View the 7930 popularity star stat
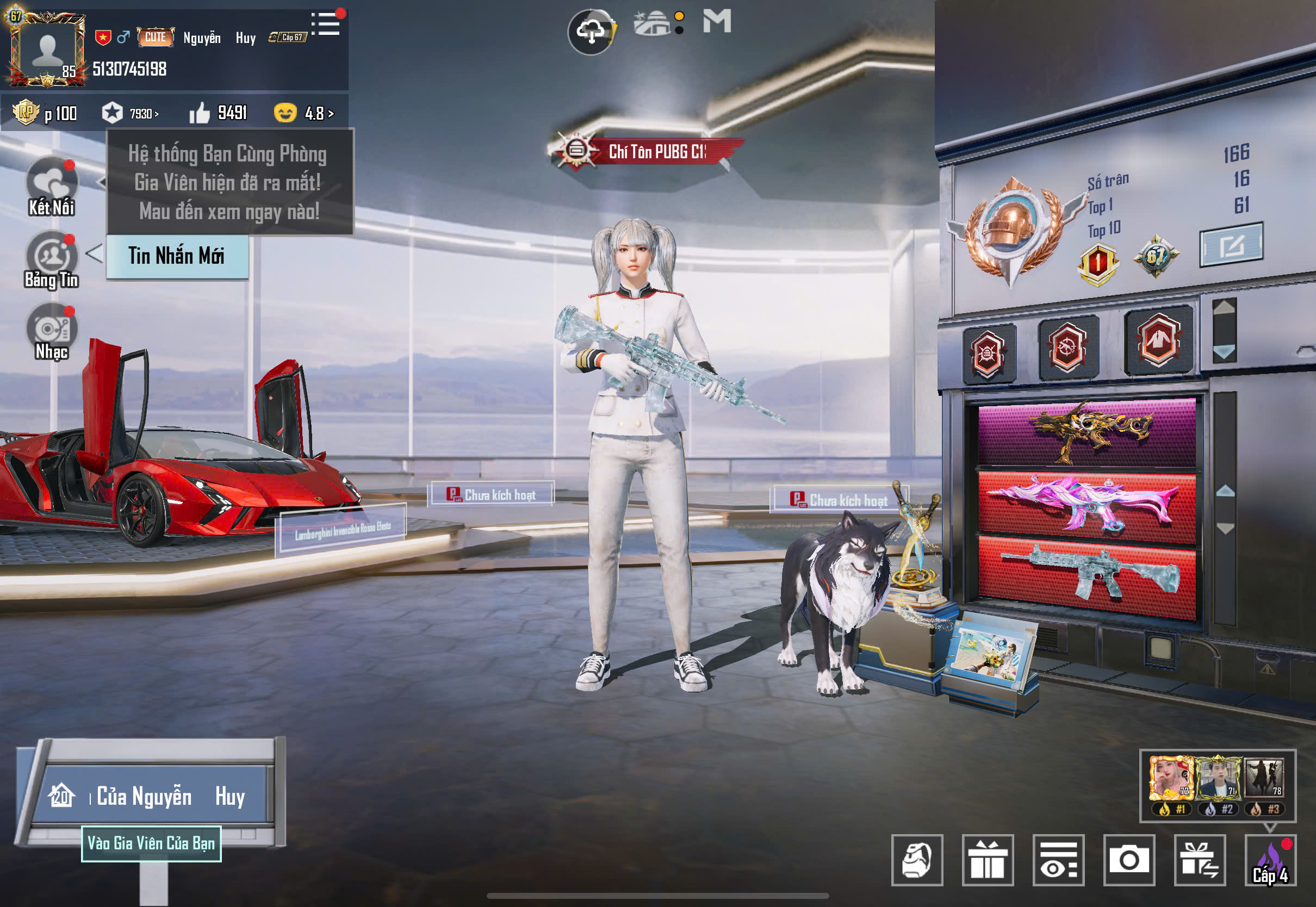 coord(130,113)
